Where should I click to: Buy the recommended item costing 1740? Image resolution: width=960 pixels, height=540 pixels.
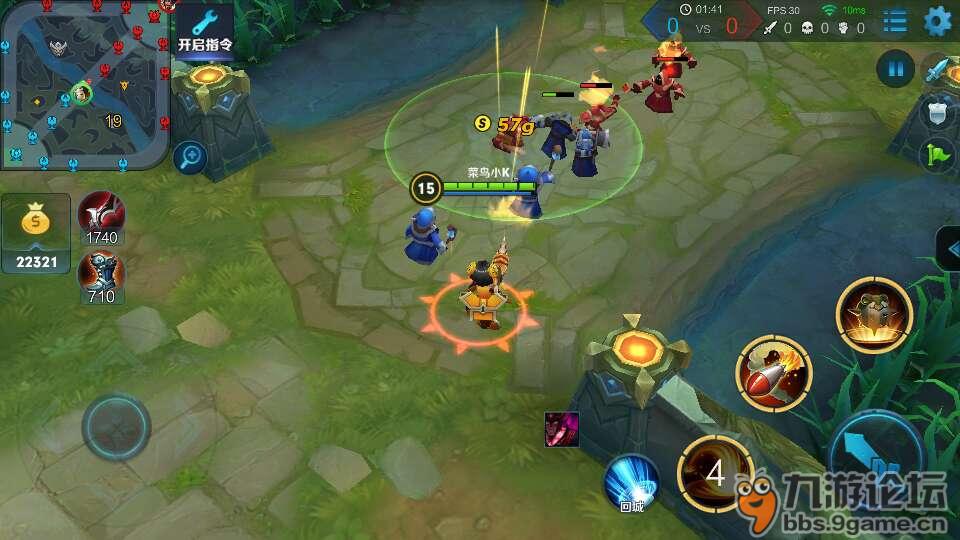coord(101,216)
